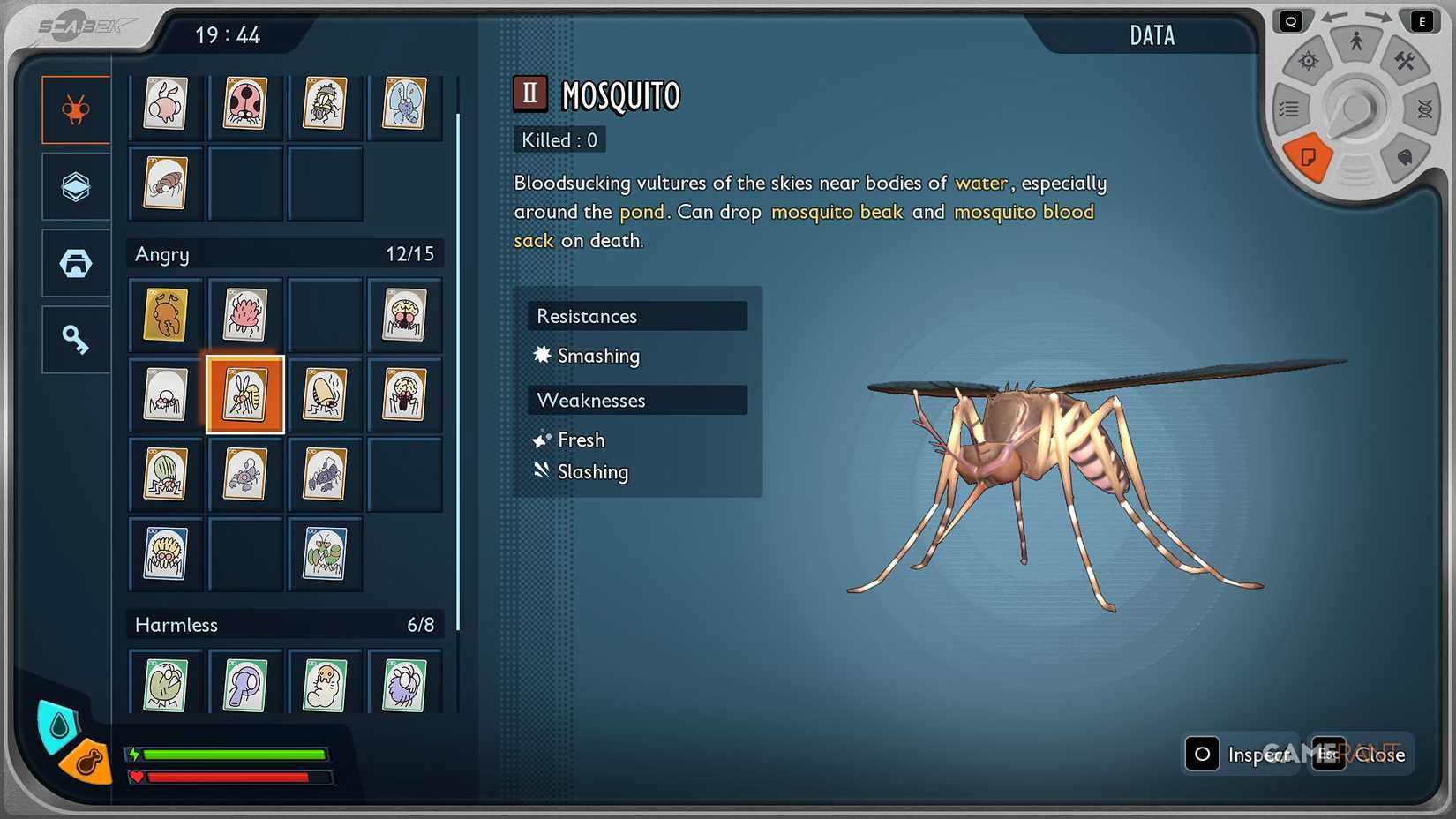Click the green stamina bar

tap(234, 755)
